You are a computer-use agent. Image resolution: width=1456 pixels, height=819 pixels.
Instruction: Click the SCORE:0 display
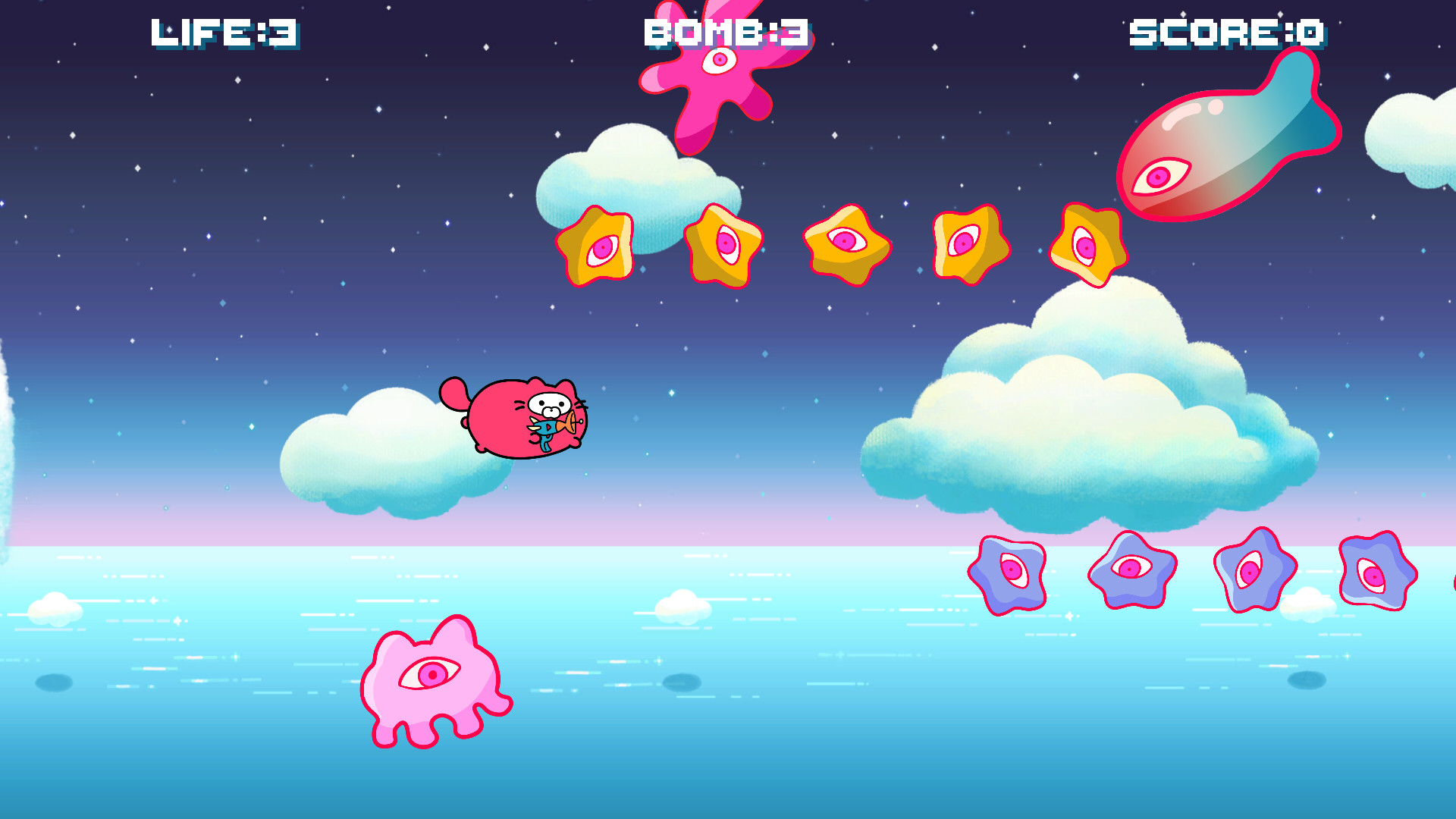[1226, 32]
